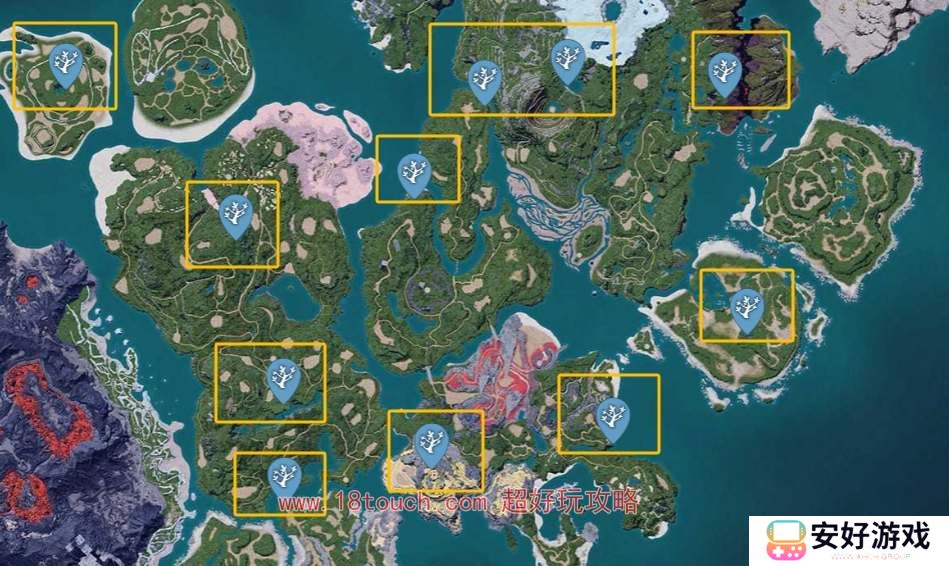This screenshot has width=949, height=566.
Task: Choose the tree marker on the yellow desert patch
Action: pos(431,443)
